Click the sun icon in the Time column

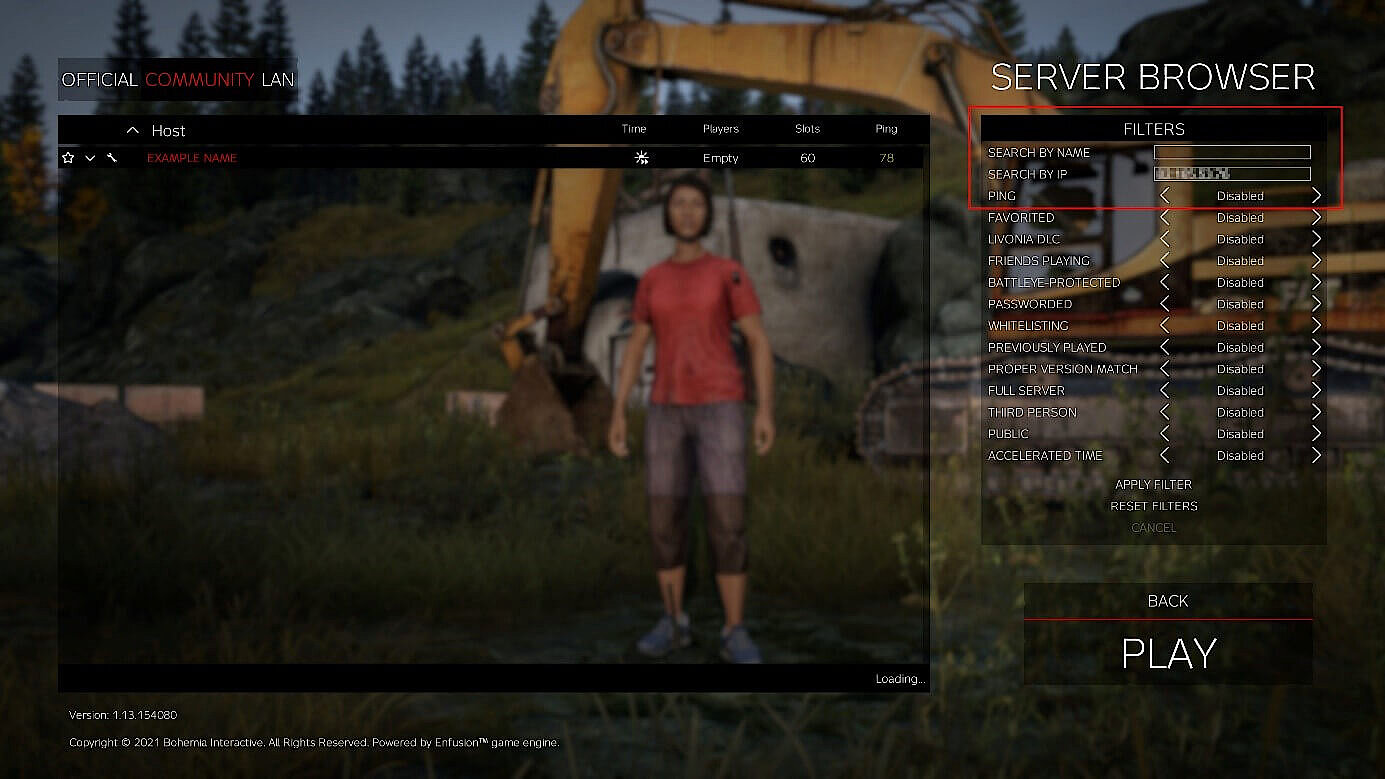[642, 157]
